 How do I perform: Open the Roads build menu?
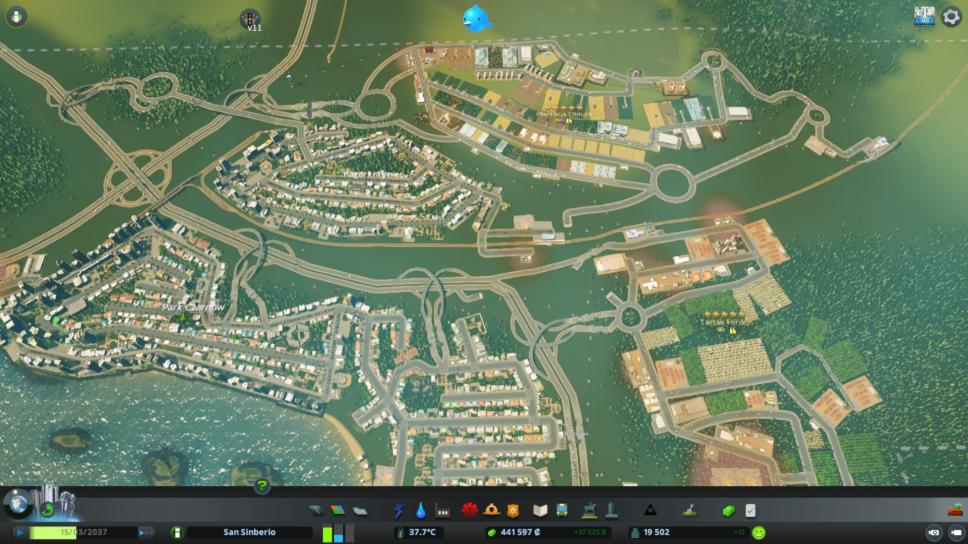[x=316, y=510]
